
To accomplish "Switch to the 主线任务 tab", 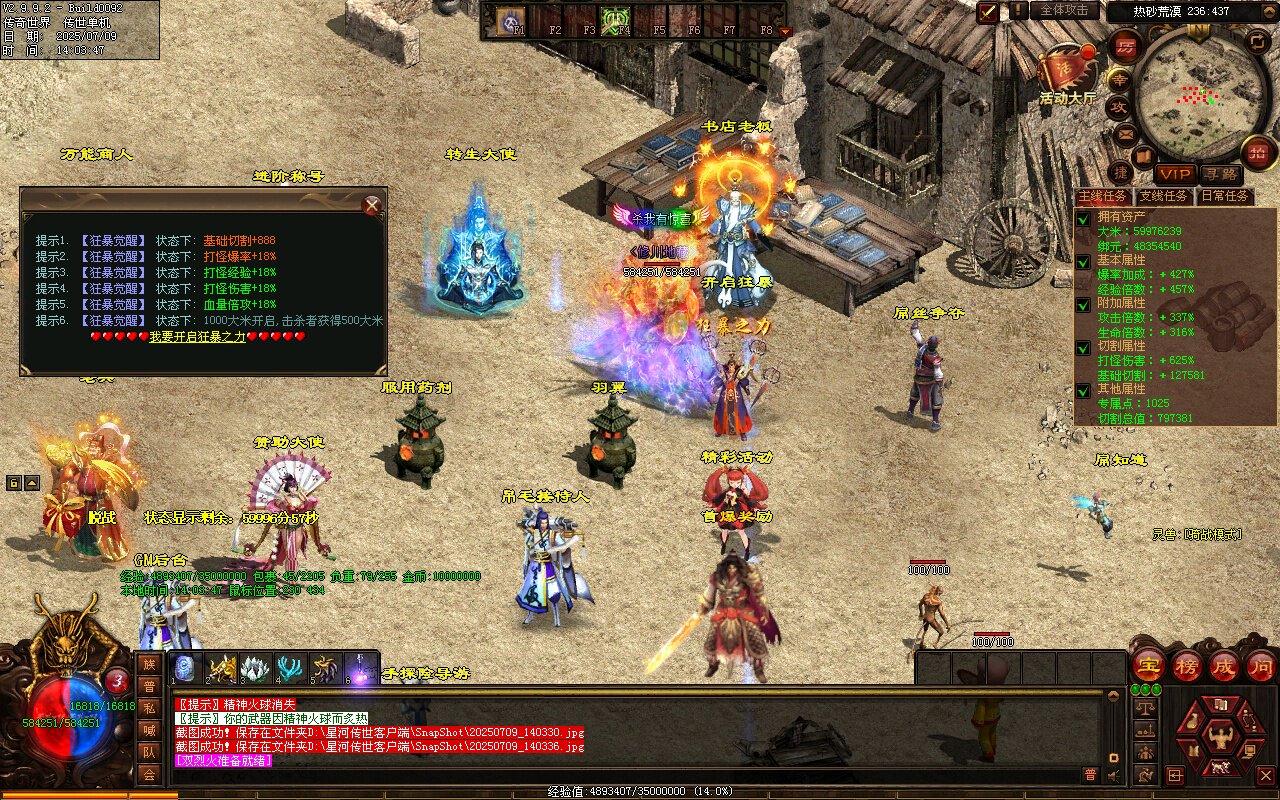I will [1103, 196].
